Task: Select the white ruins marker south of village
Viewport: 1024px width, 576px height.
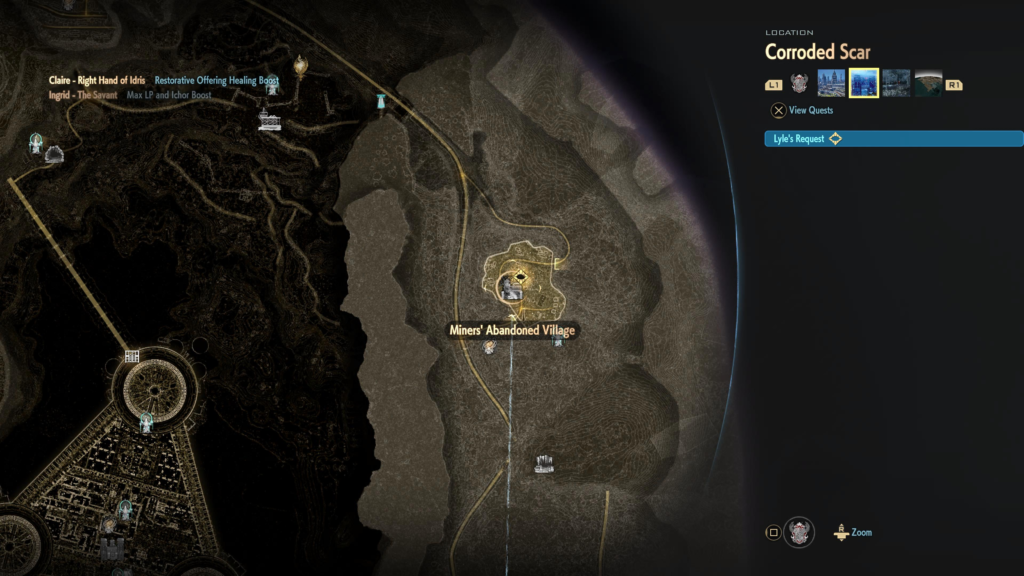Action: tap(545, 463)
